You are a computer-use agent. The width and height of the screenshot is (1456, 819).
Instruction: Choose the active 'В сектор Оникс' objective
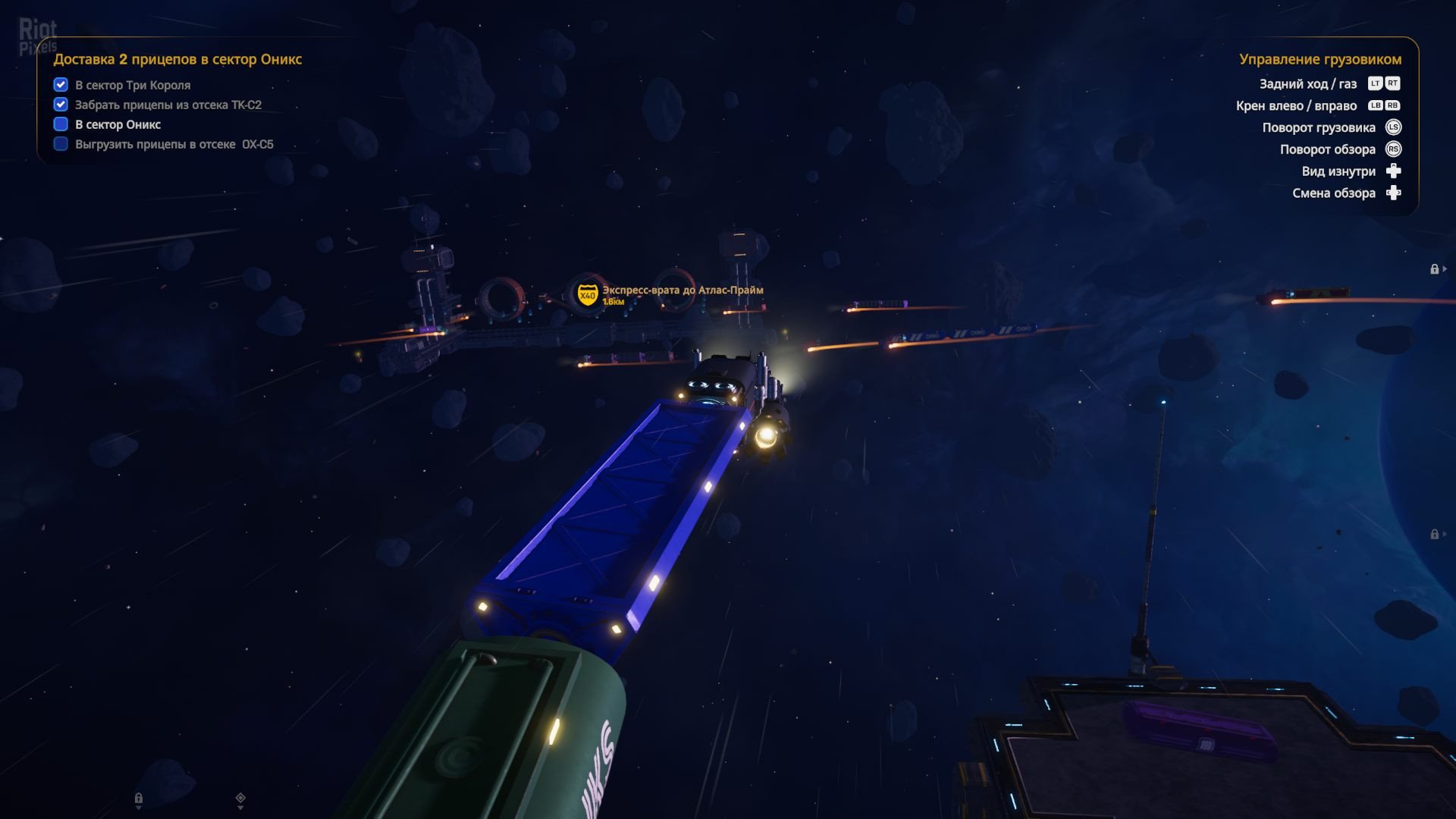118,124
